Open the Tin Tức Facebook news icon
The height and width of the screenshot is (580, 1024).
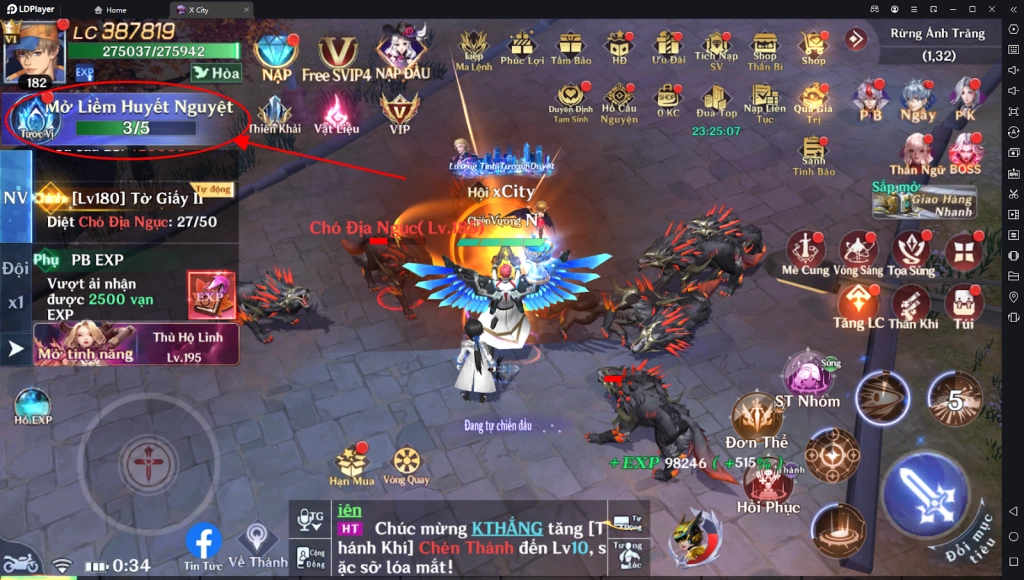coord(203,544)
